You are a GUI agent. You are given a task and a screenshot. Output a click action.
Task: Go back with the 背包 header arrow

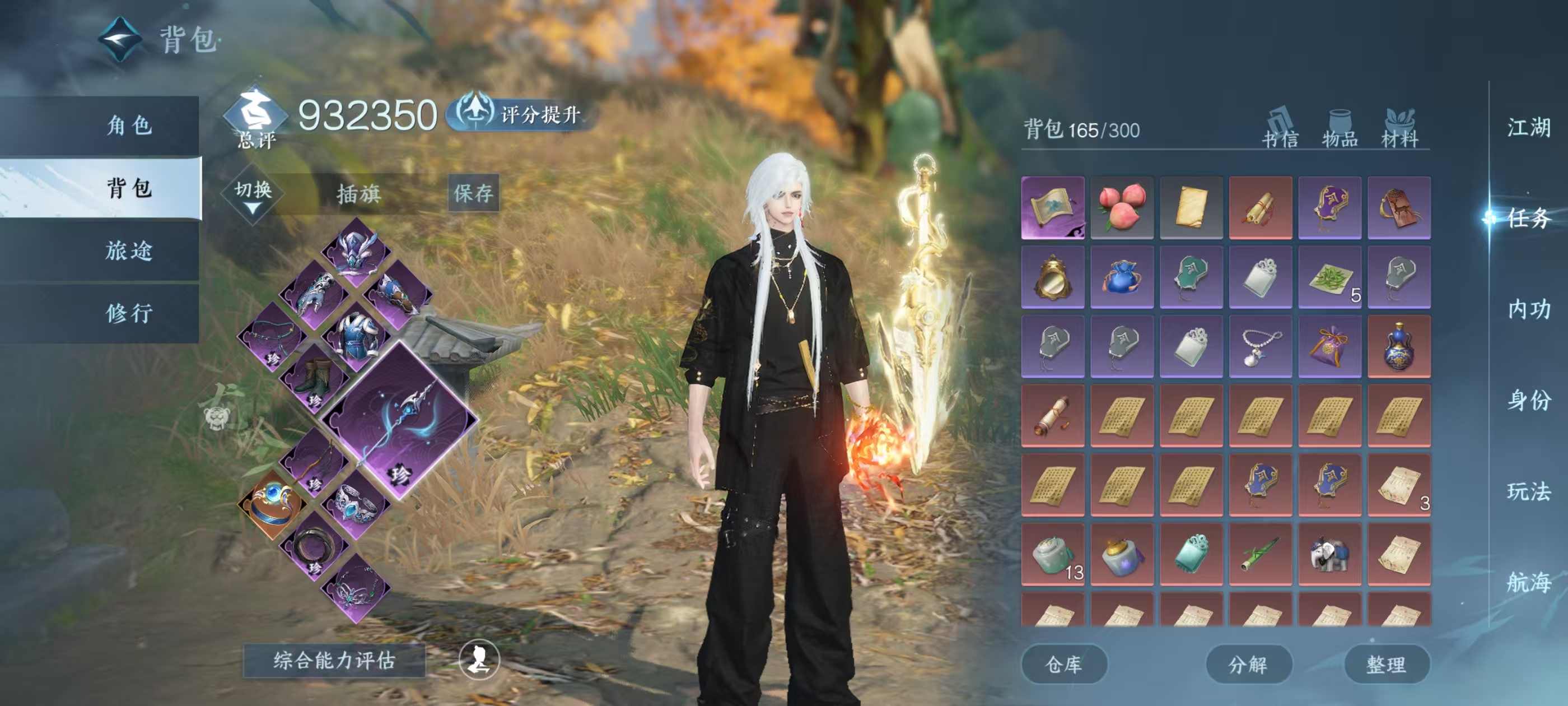pyautogui.click(x=120, y=40)
